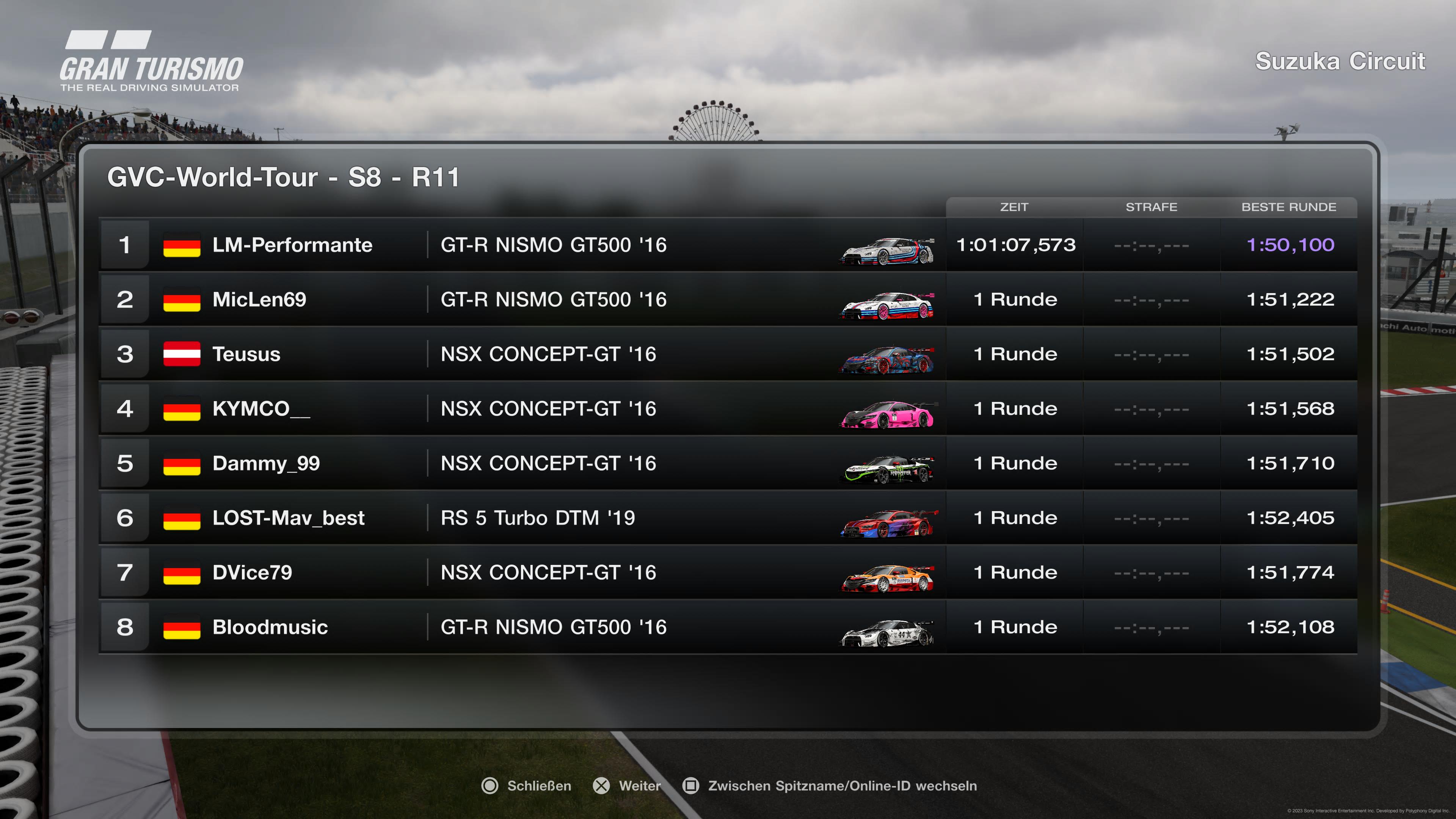Choose the Teusus result row

728,354
